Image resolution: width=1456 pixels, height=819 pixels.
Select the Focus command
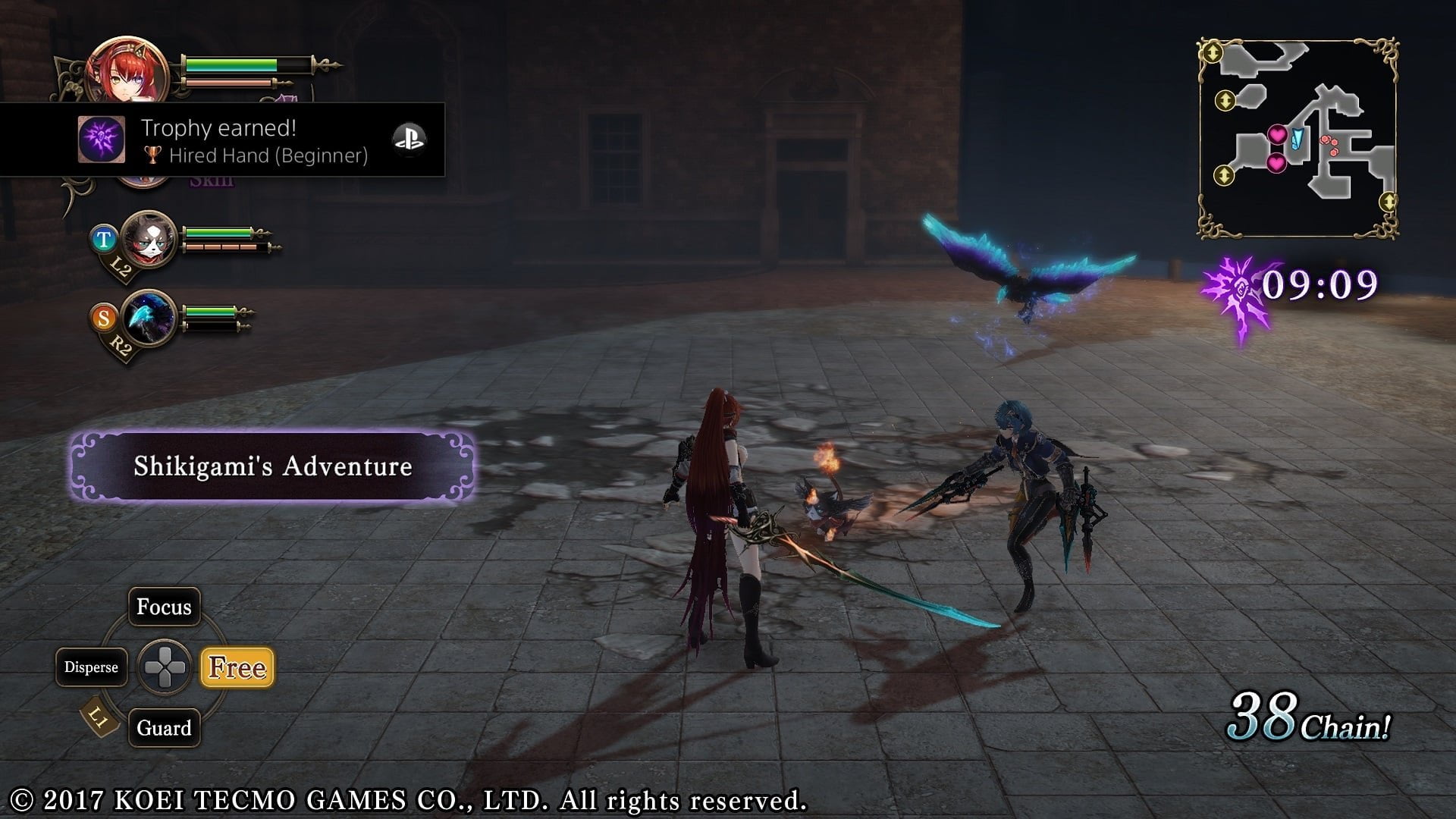(x=164, y=607)
